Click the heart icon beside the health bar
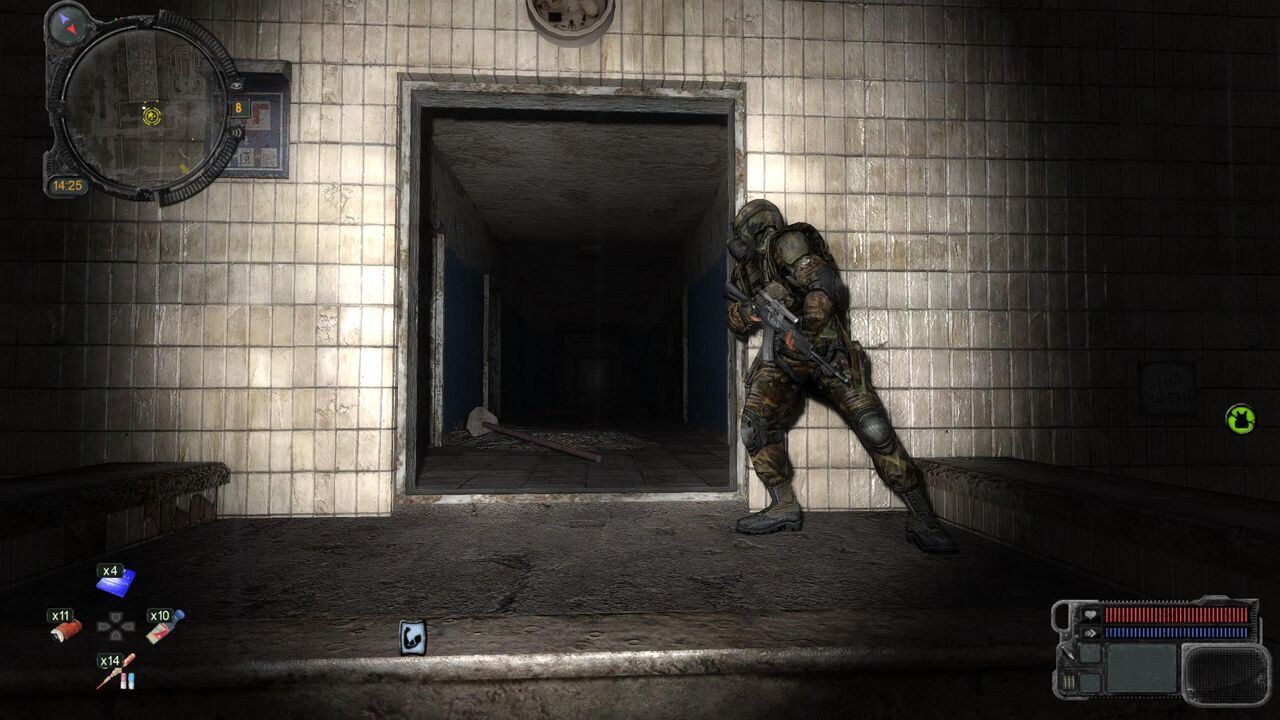 click(x=1090, y=615)
